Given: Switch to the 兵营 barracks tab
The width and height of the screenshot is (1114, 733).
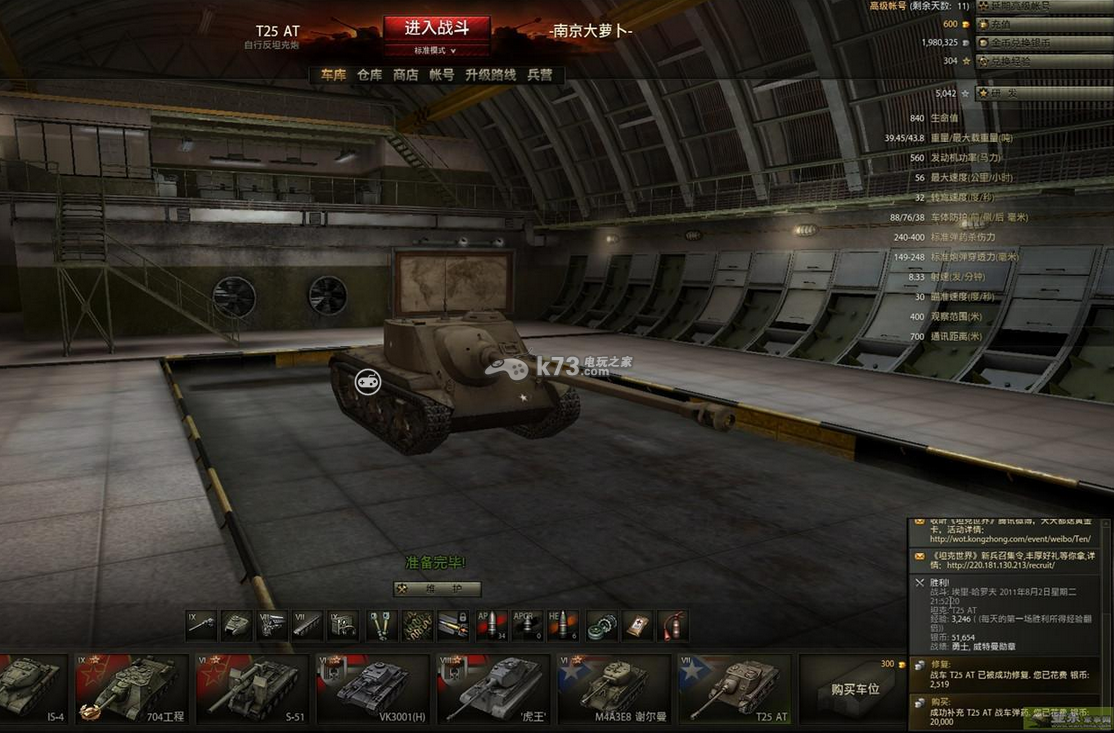Looking at the screenshot, I should [539, 75].
